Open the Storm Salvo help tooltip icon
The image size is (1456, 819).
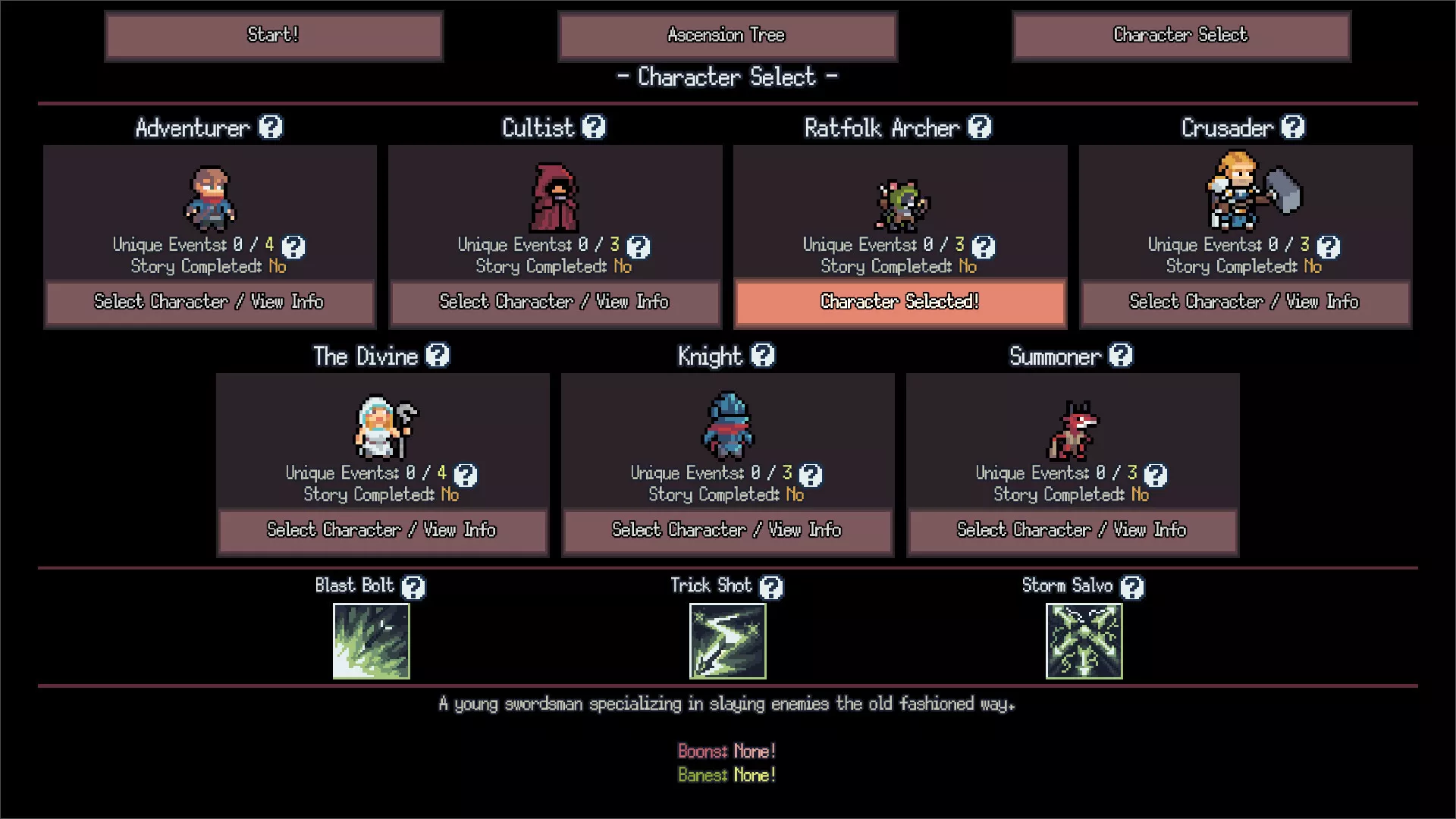1132,587
